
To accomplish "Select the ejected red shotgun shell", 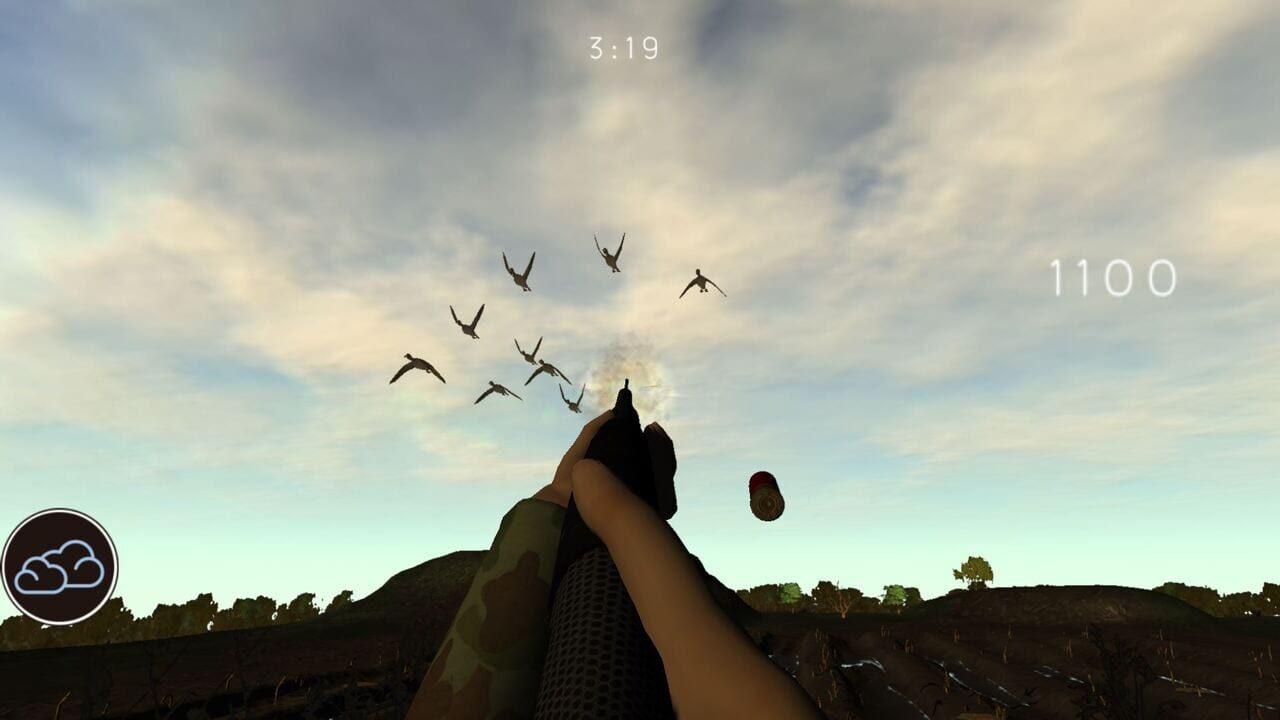I will coord(768,497).
